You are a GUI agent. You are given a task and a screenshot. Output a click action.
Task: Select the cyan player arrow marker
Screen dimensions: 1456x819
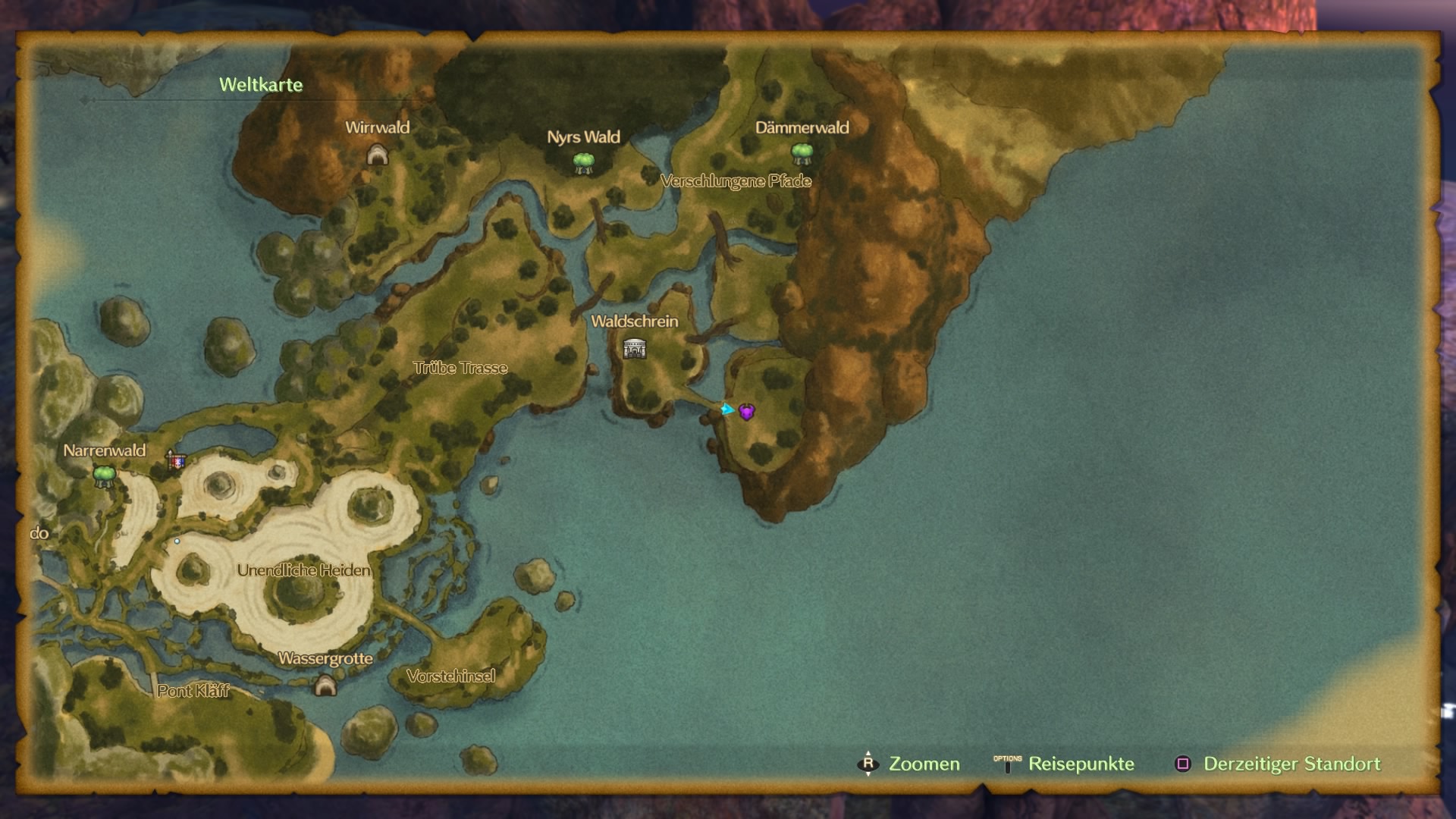click(727, 409)
